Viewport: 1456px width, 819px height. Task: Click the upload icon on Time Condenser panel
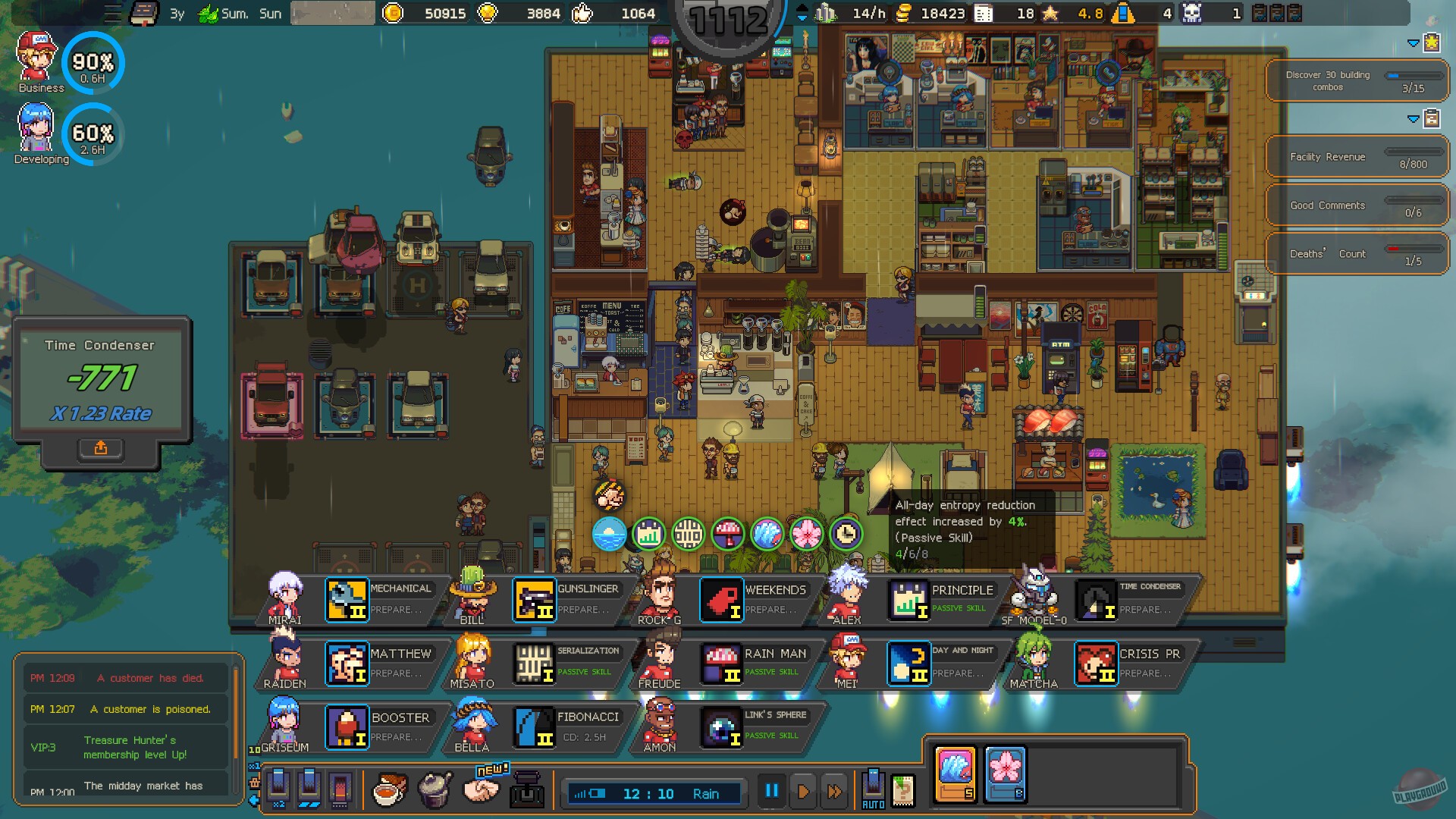coord(101,448)
